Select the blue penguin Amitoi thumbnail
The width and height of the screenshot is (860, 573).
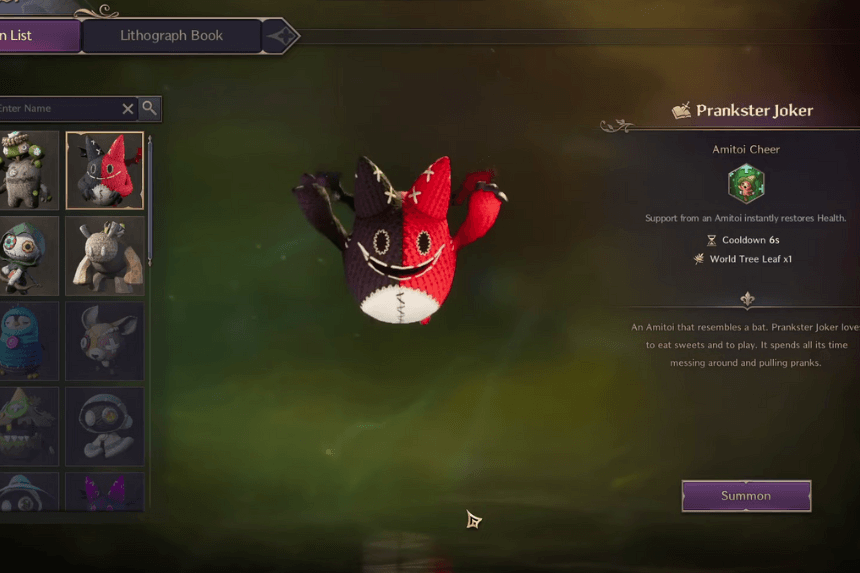(28, 342)
